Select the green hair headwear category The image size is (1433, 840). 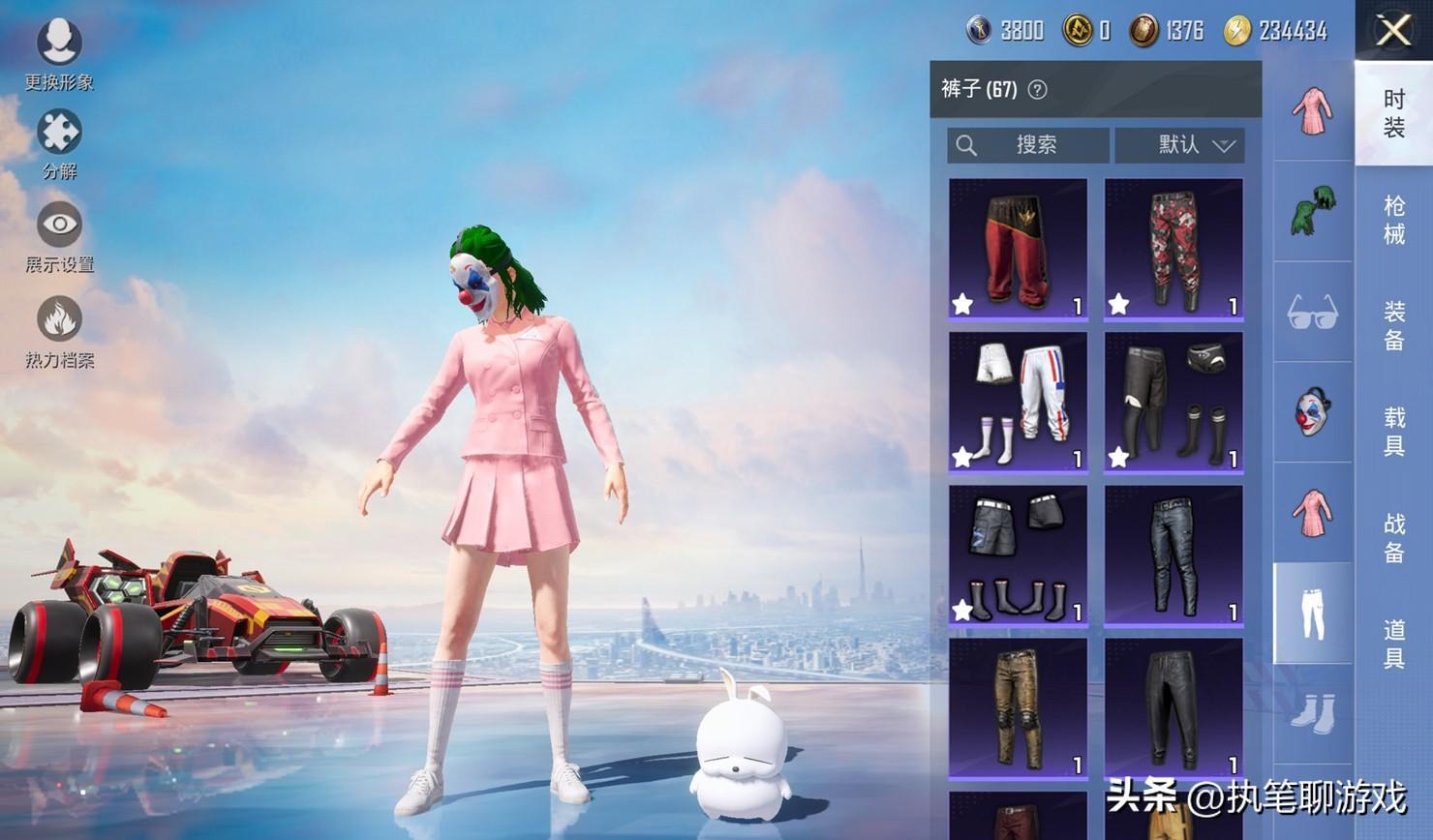[1312, 211]
